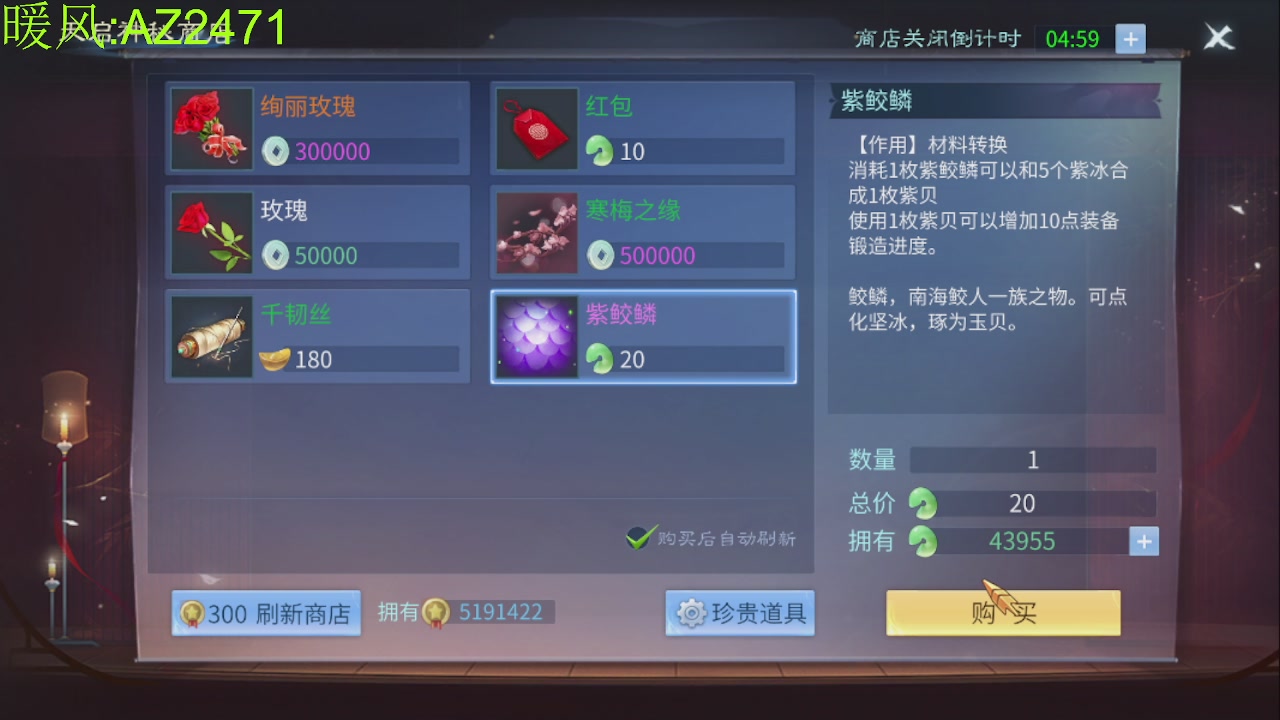Select the 玫瑰 rose item icon
Viewport: 1280px width, 720px height.
click(x=209, y=232)
